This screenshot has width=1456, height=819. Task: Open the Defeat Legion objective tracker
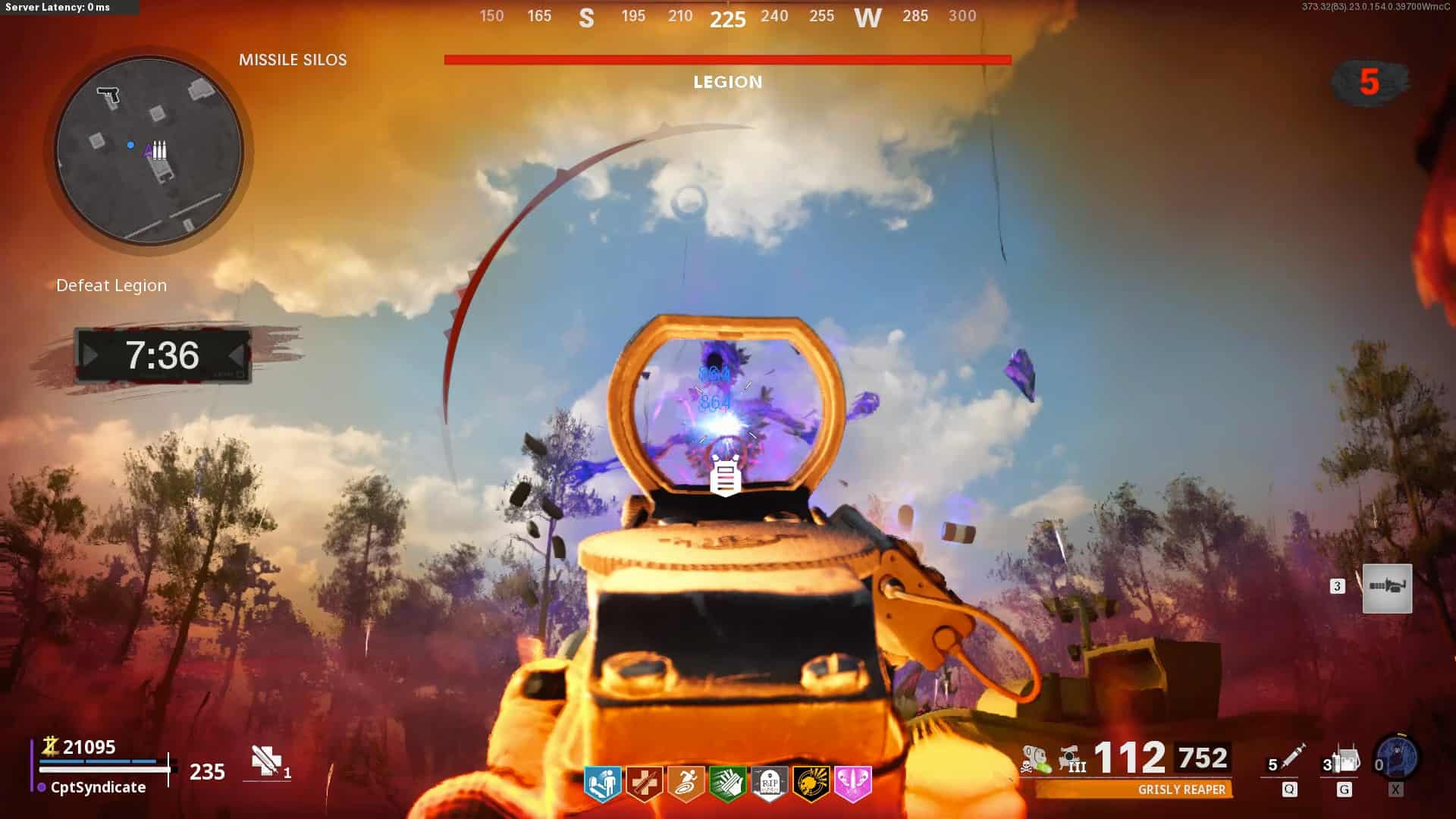point(111,286)
